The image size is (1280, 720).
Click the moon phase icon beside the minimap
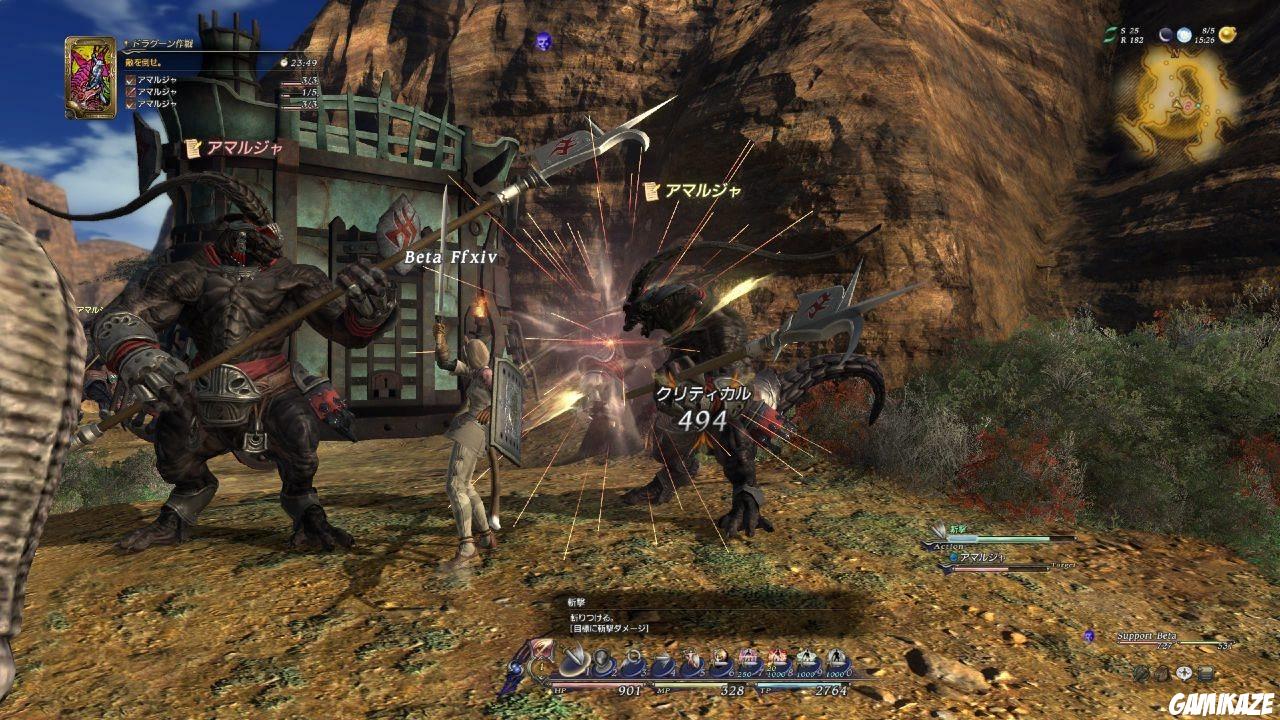1166,35
